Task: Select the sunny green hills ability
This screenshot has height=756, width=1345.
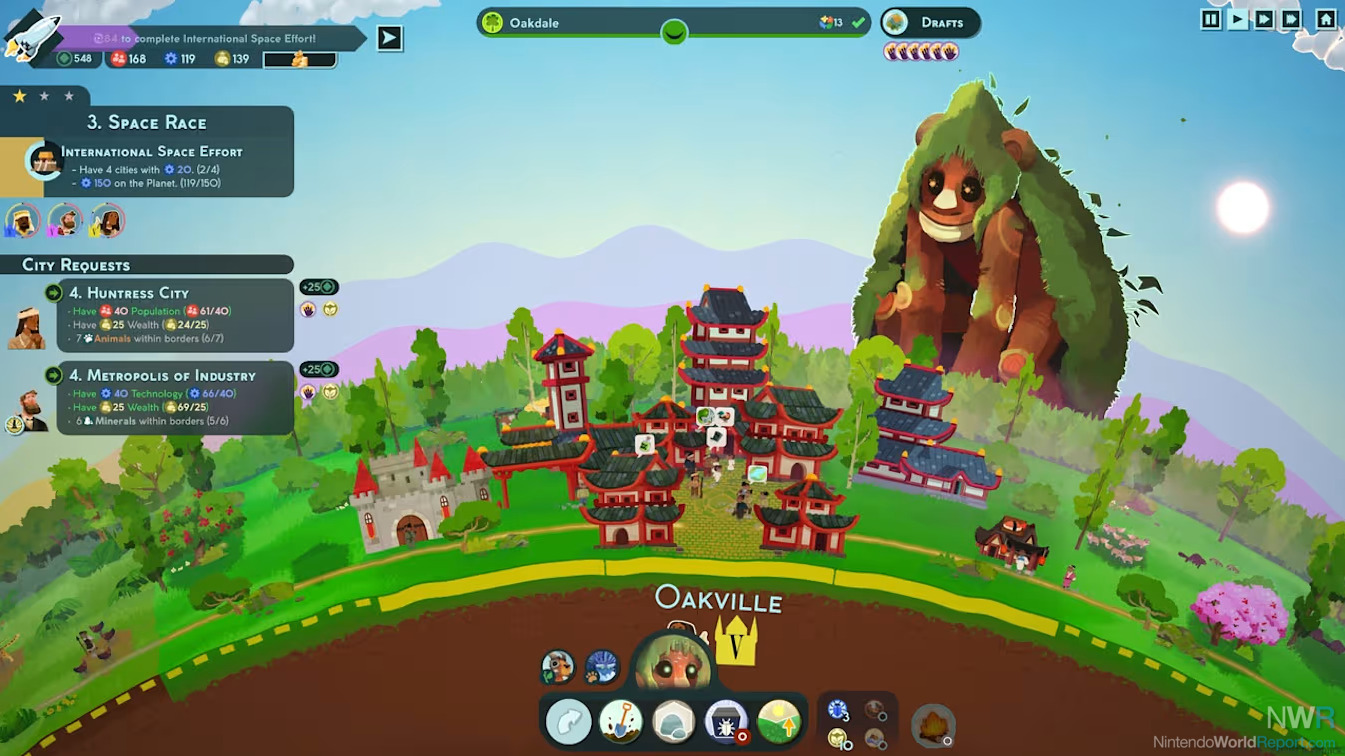Action: tap(778, 721)
